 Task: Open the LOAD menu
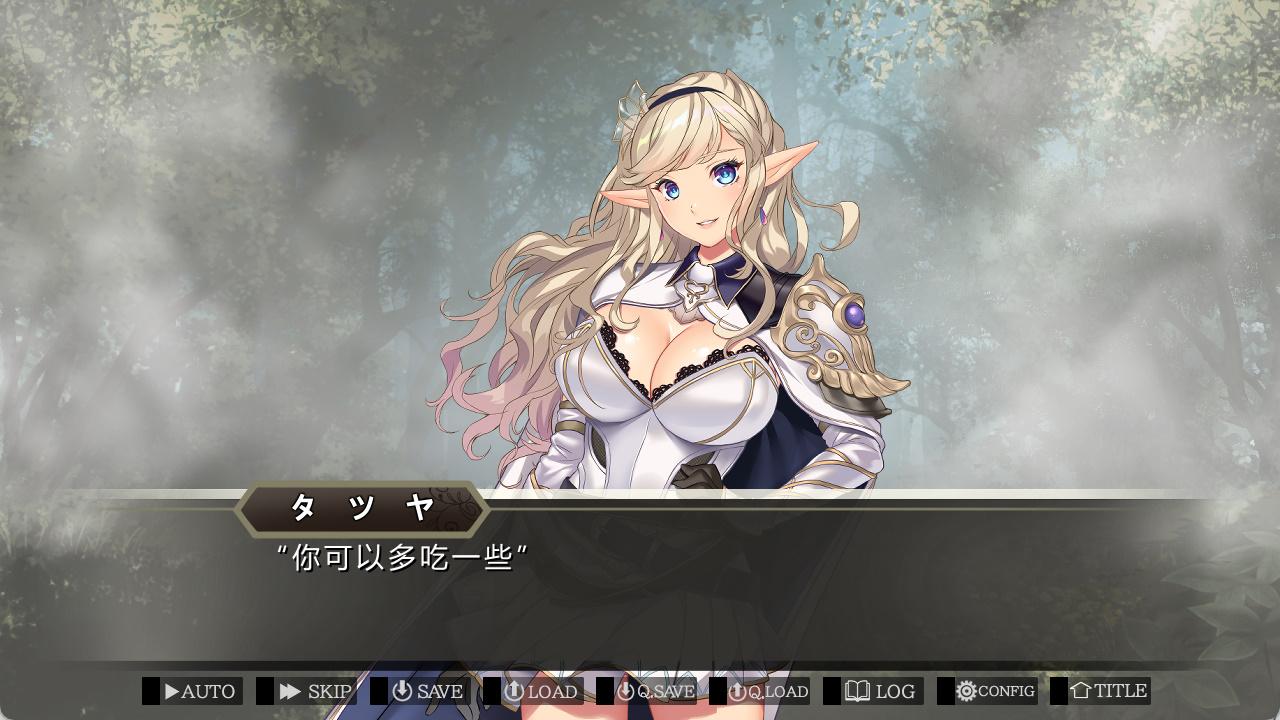point(541,691)
